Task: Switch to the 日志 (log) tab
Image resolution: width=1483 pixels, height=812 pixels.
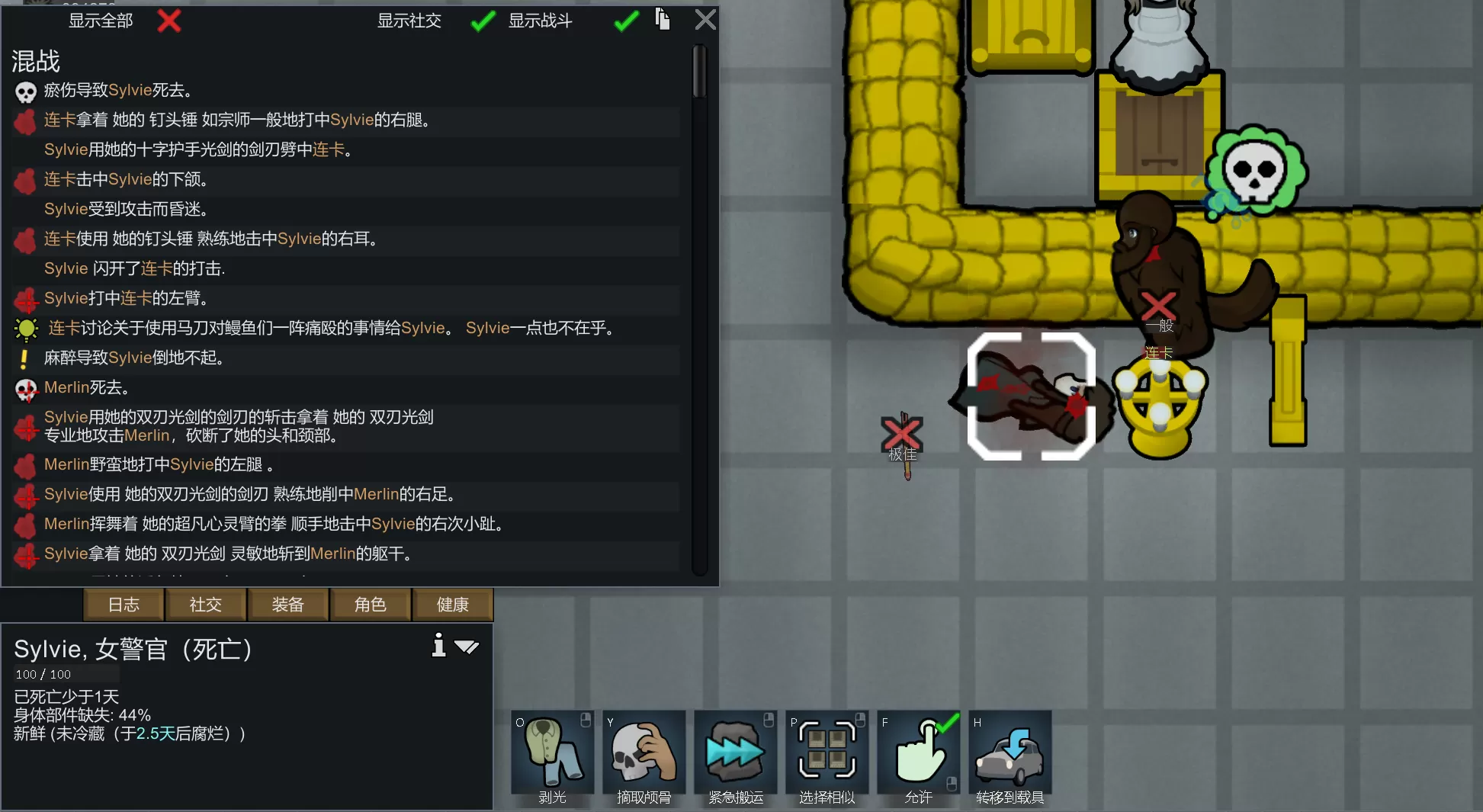Action: click(x=124, y=605)
